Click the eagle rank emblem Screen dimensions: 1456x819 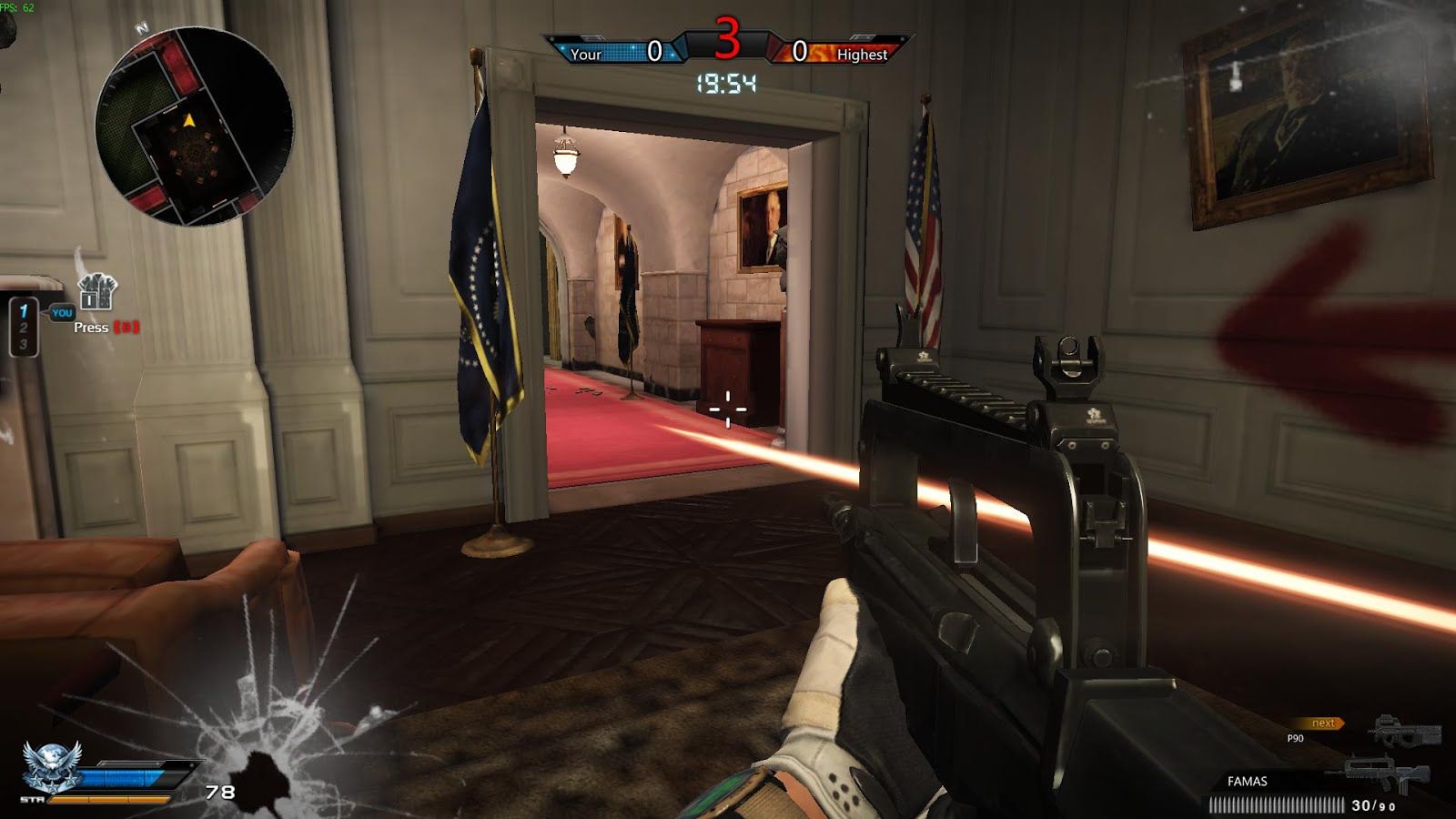tap(51, 764)
